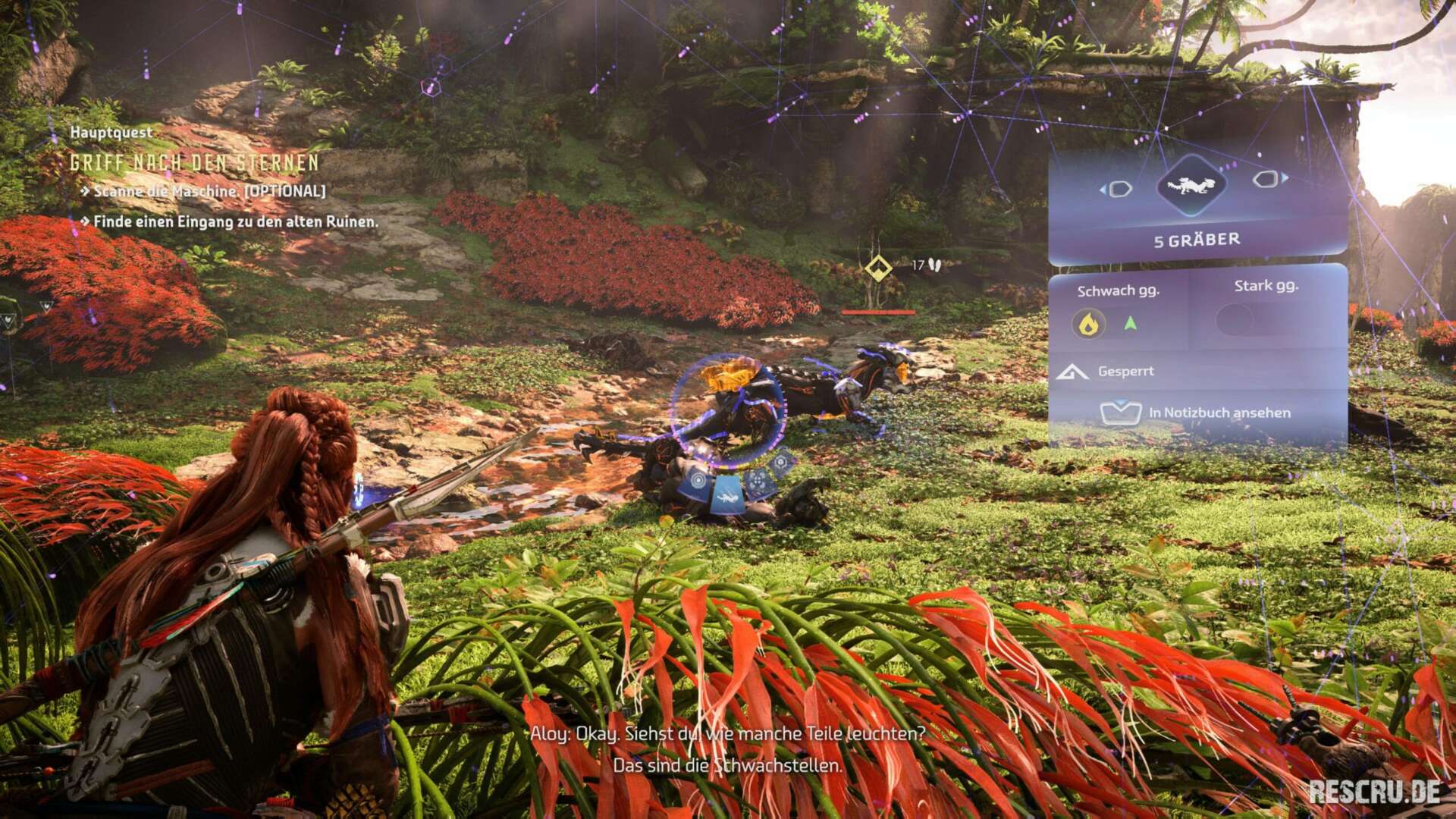
Task: Select the 'Schwach gg.' section
Action: (x=1119, y=290)
